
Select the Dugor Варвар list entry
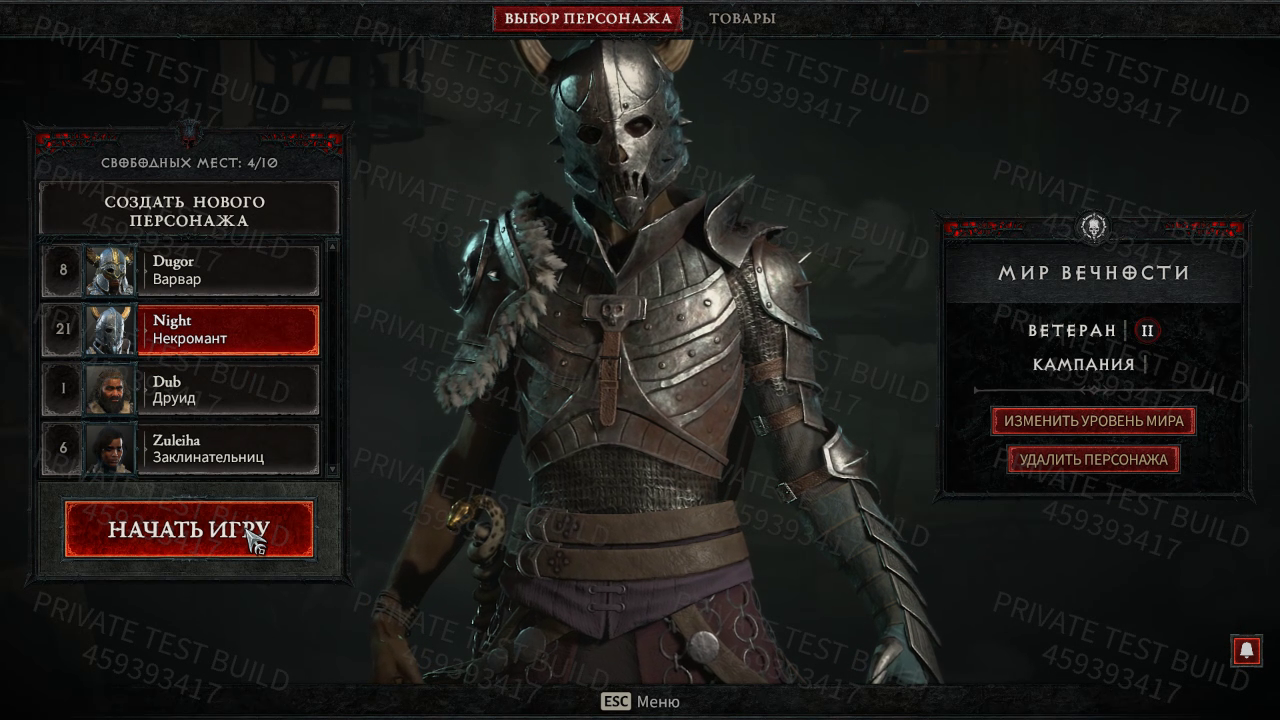pos(230,270)
